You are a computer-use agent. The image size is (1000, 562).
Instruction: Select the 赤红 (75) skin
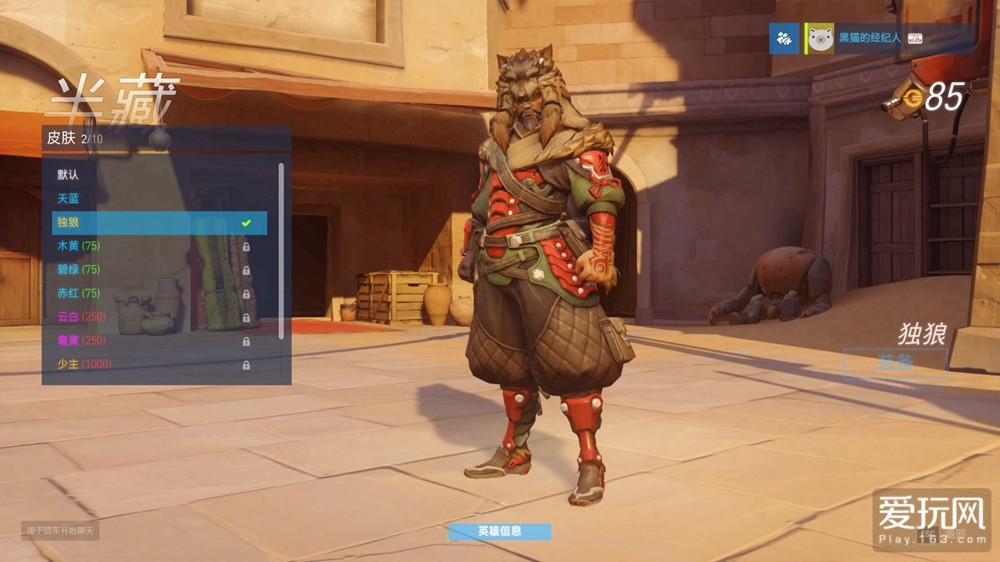click(150, 293)
